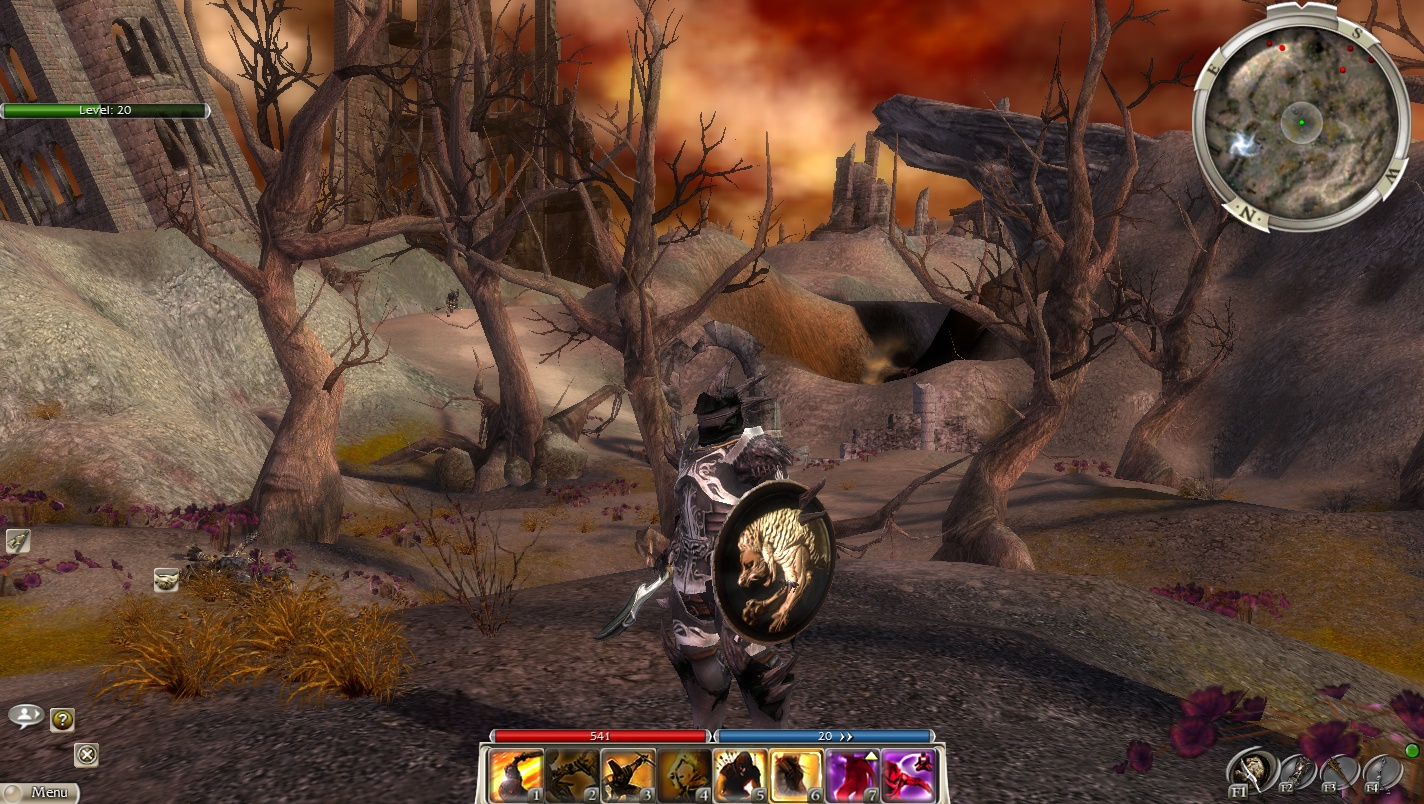Open the chat speech bubble
The image size is (1424, 804).
(x=25, y=715)
